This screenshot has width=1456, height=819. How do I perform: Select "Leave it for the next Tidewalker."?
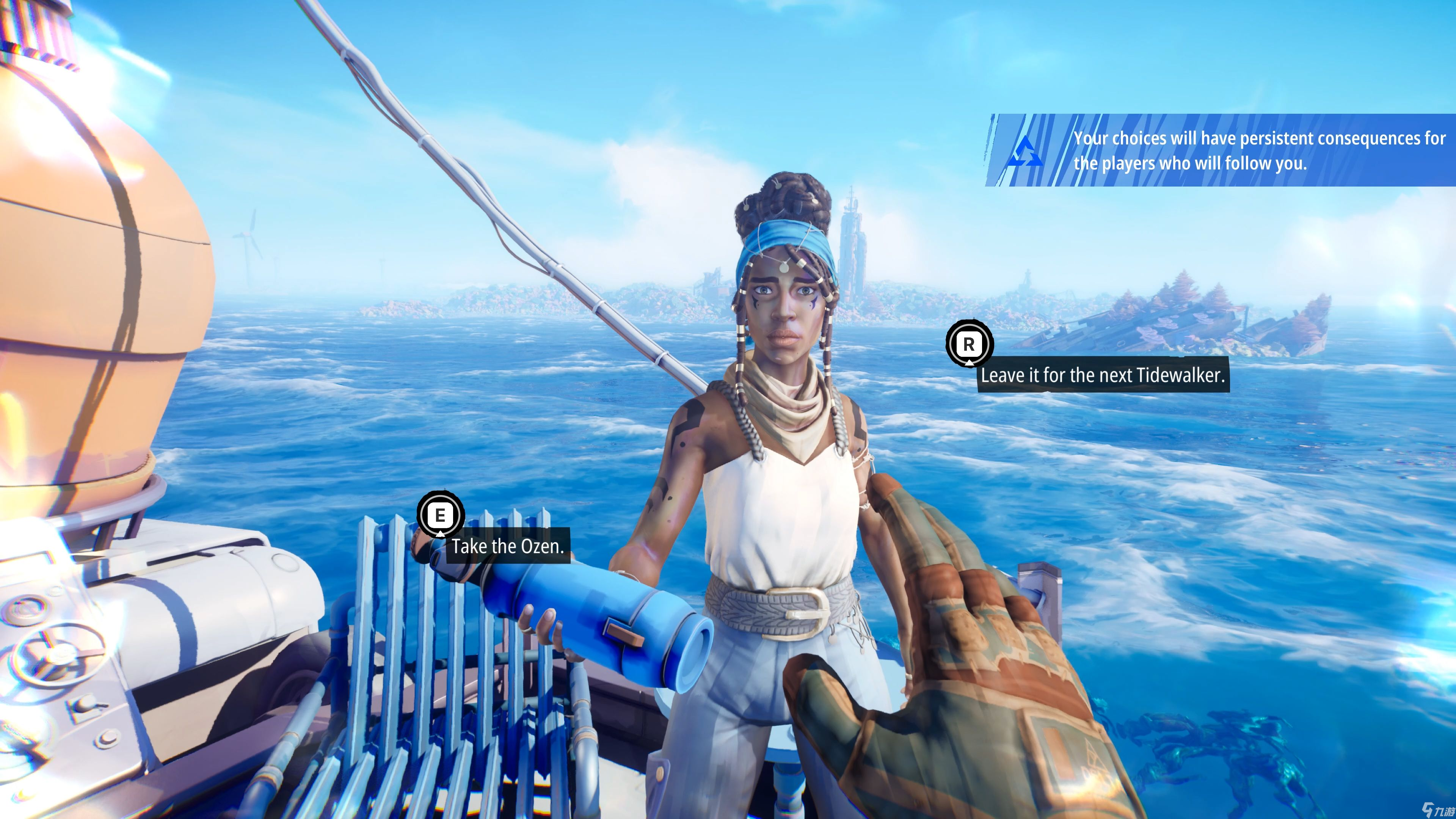(x=1102, y=375)
